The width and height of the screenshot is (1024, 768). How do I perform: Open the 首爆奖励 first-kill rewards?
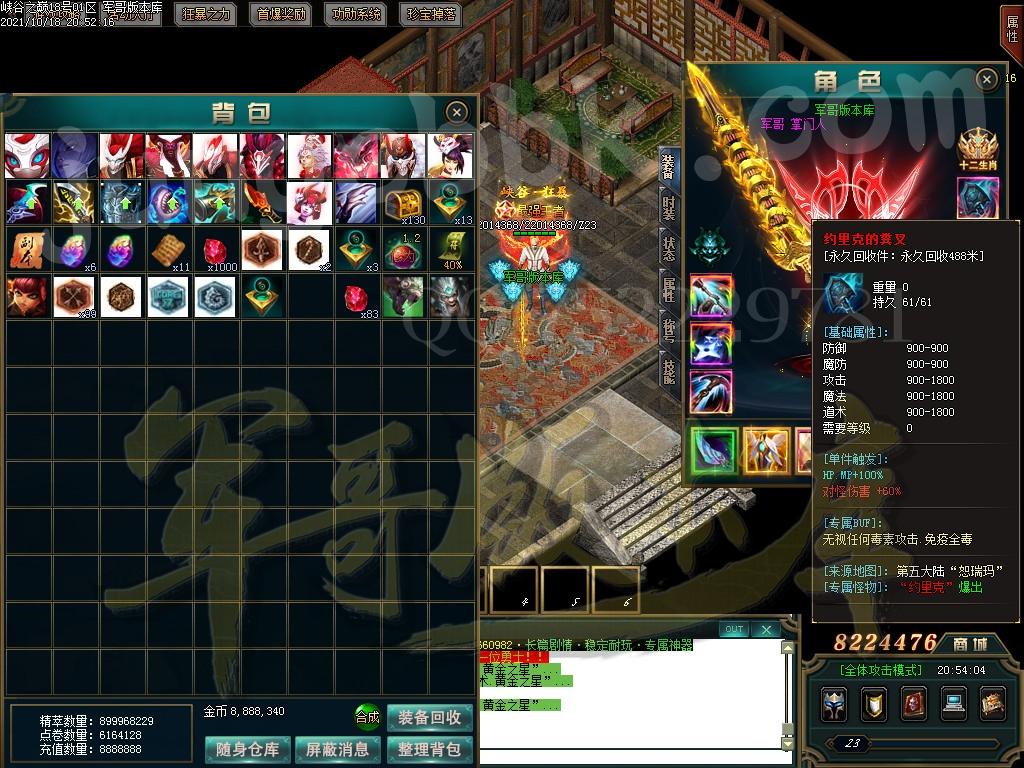point(282,14)
